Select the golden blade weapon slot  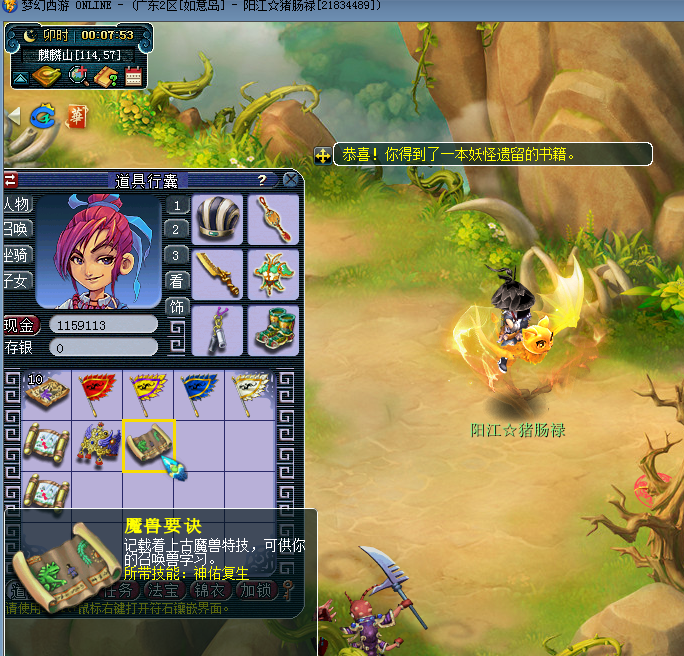[x=217, y=274]
